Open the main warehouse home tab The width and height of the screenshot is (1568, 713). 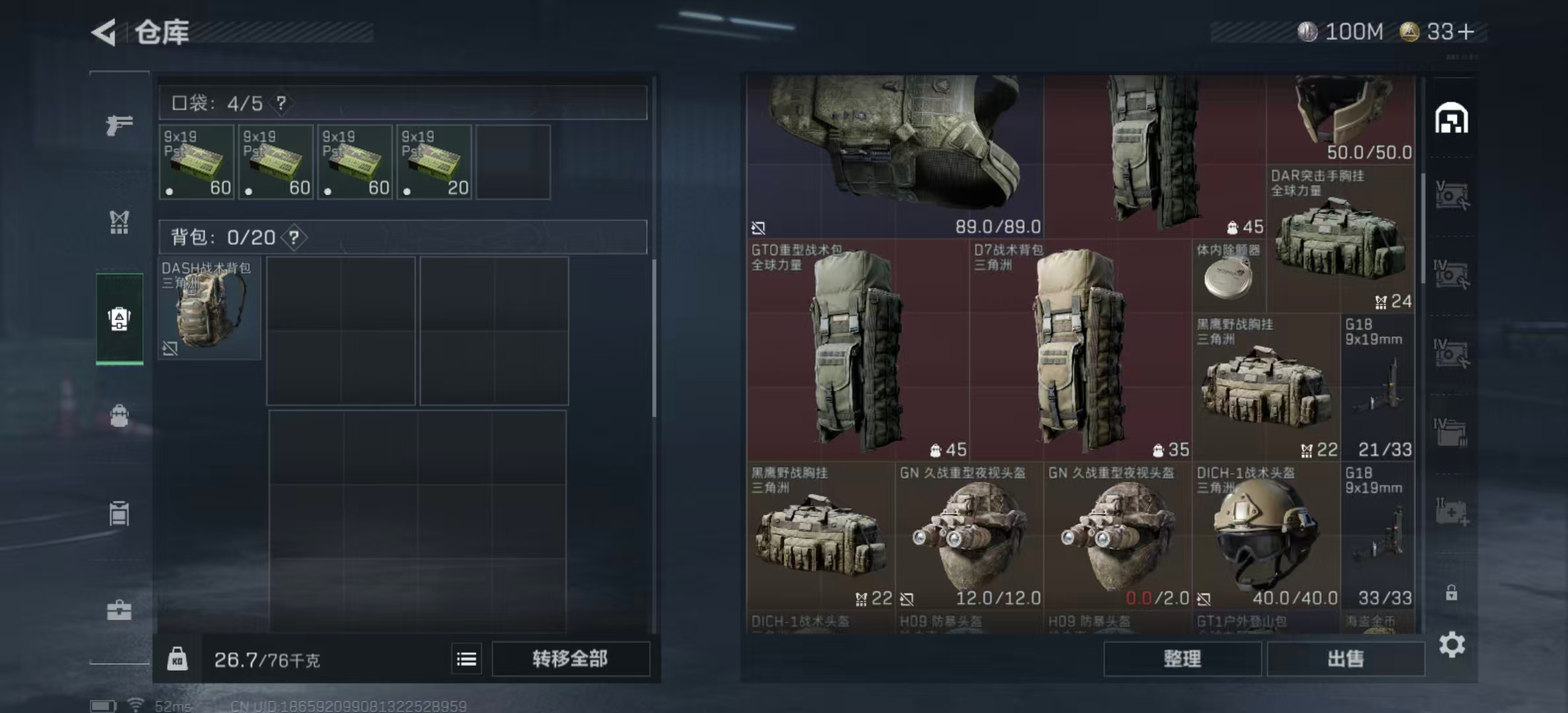[1451, 119]
